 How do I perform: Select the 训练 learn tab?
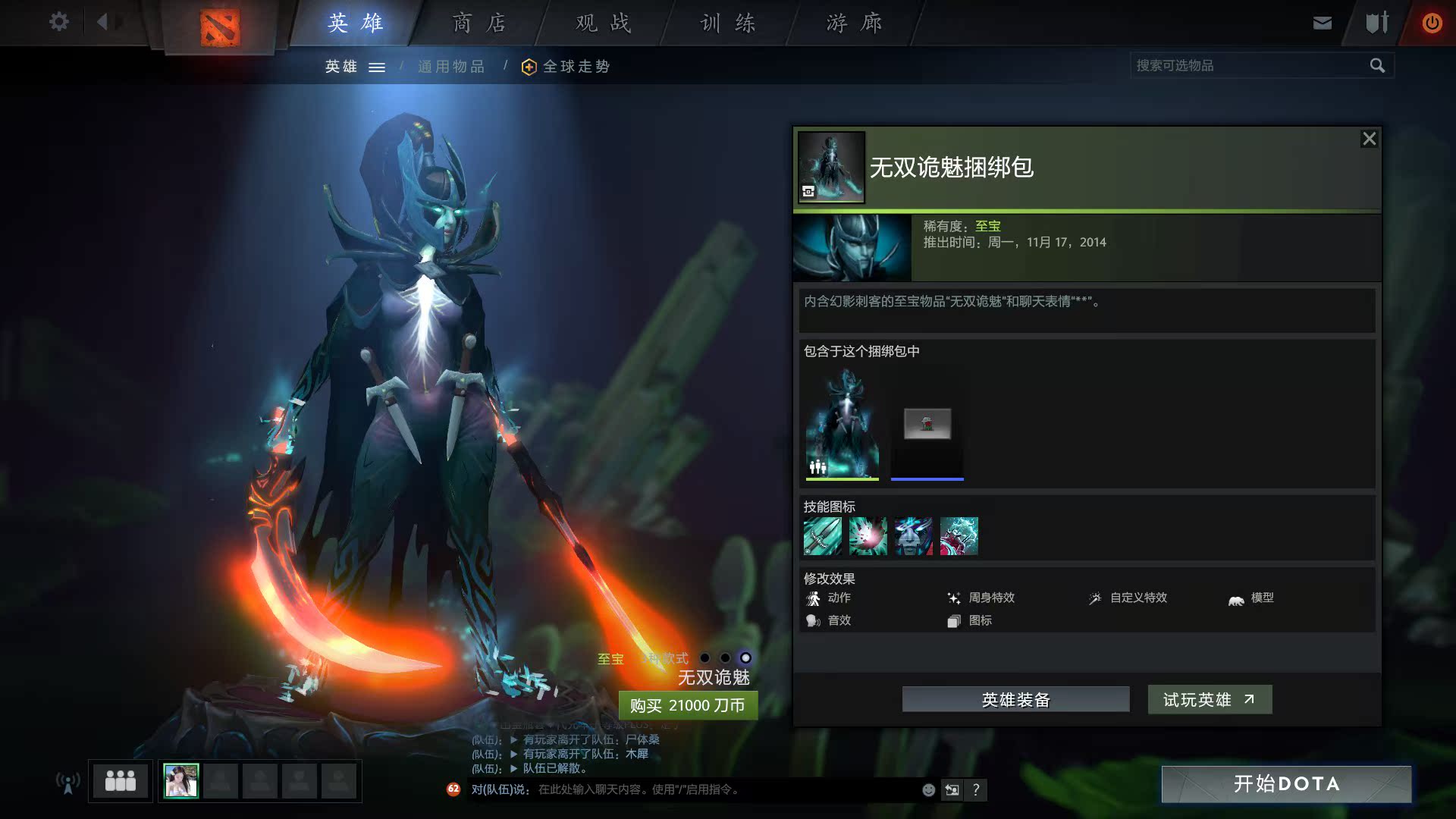[727, 23]
